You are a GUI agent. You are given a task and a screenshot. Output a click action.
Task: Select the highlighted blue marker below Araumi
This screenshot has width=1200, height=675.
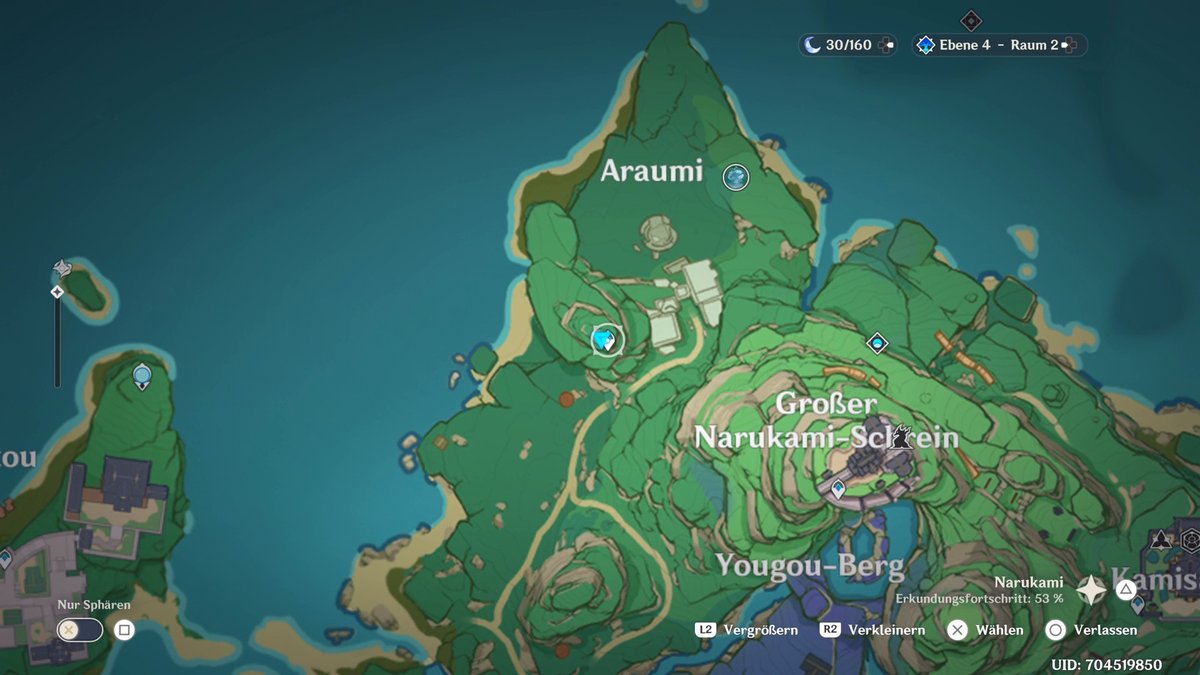603,341
